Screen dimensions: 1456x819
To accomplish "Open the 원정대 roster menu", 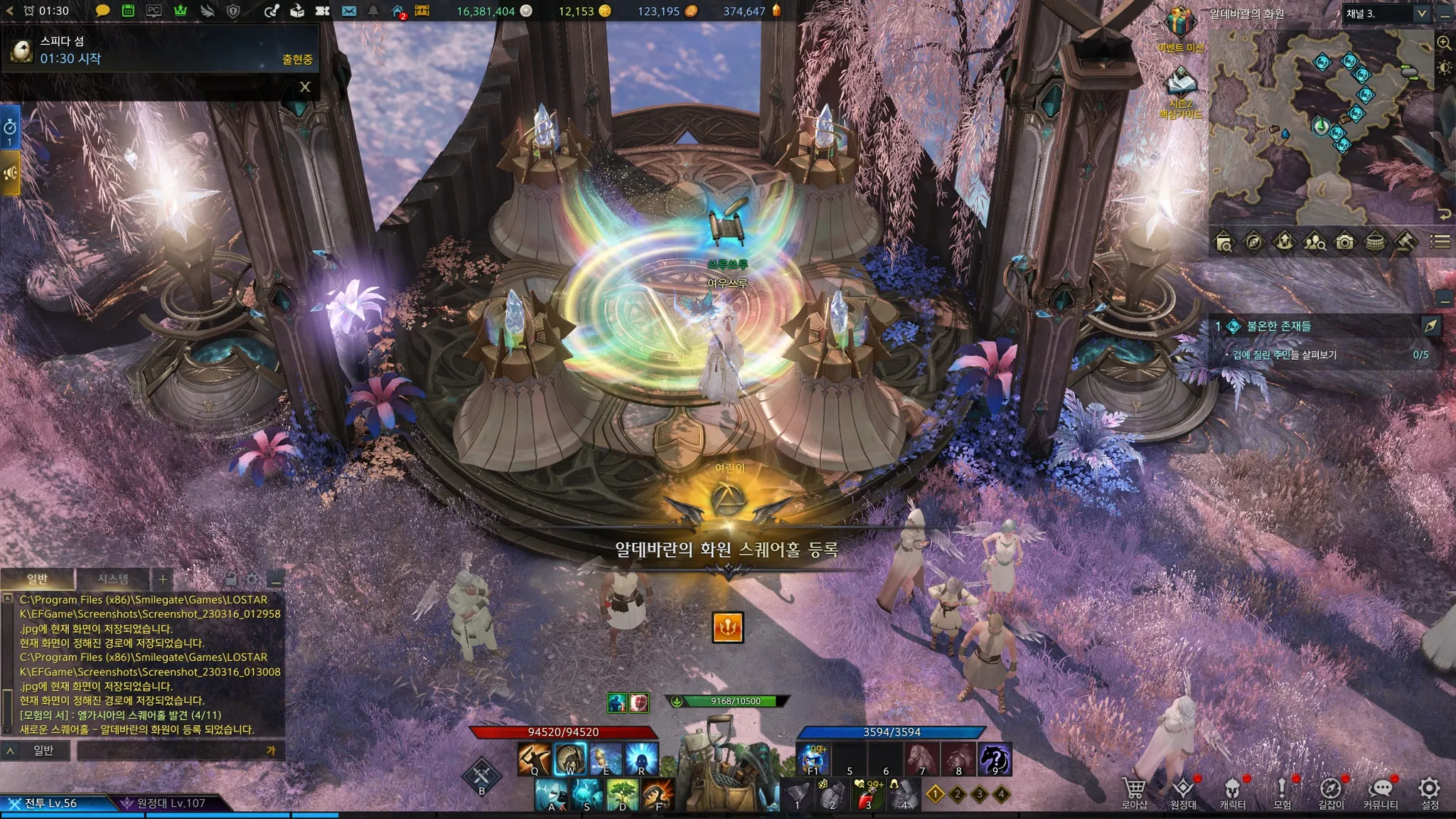I will [x=1184, y=791].
